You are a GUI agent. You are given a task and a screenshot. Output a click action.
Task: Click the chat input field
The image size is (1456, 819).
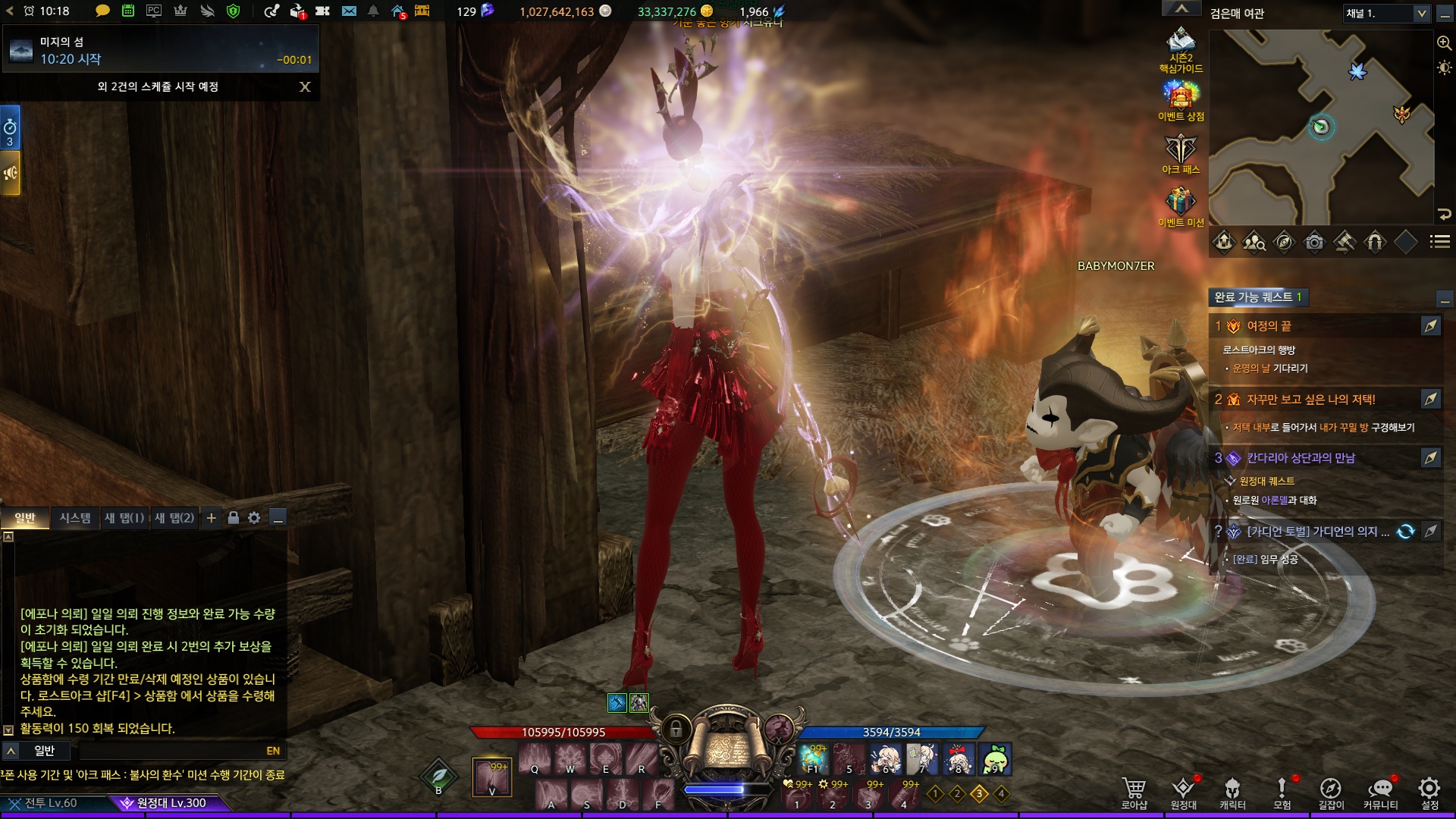click(x=171, y=751)
